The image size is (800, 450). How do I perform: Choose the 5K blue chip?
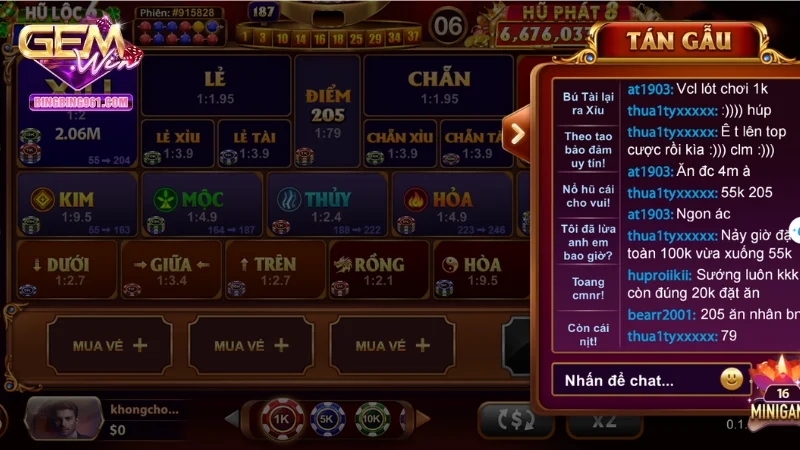[x=328, y=420]
